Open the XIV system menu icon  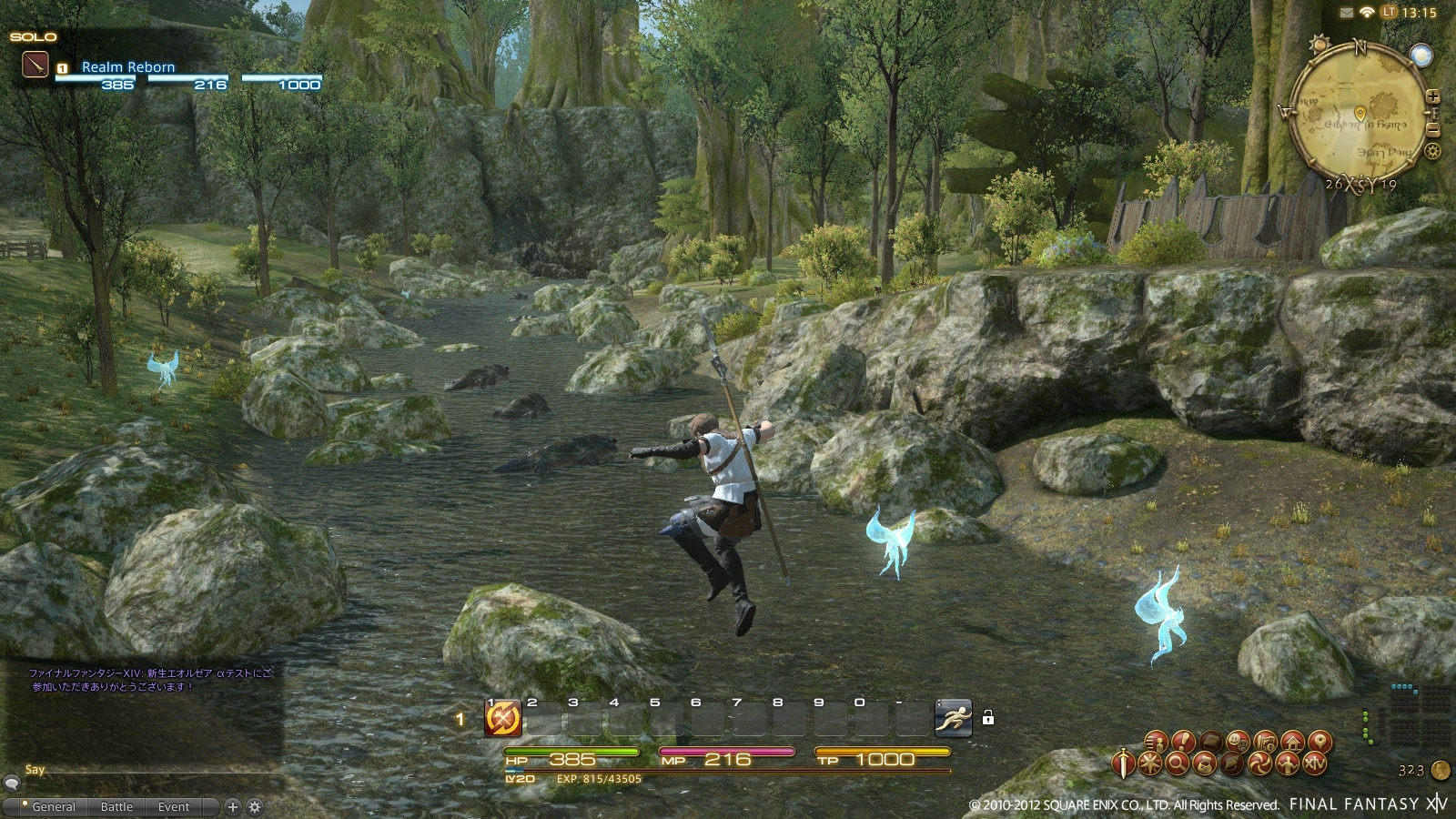pos(1315,764)
